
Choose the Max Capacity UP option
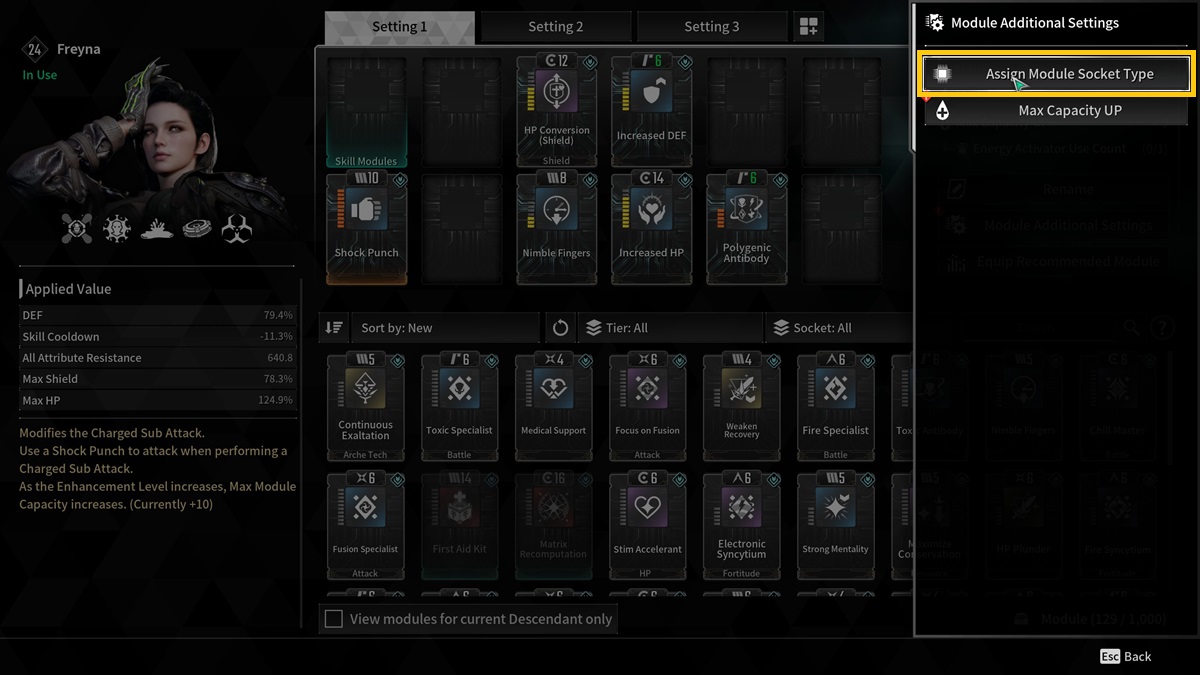1057,111
